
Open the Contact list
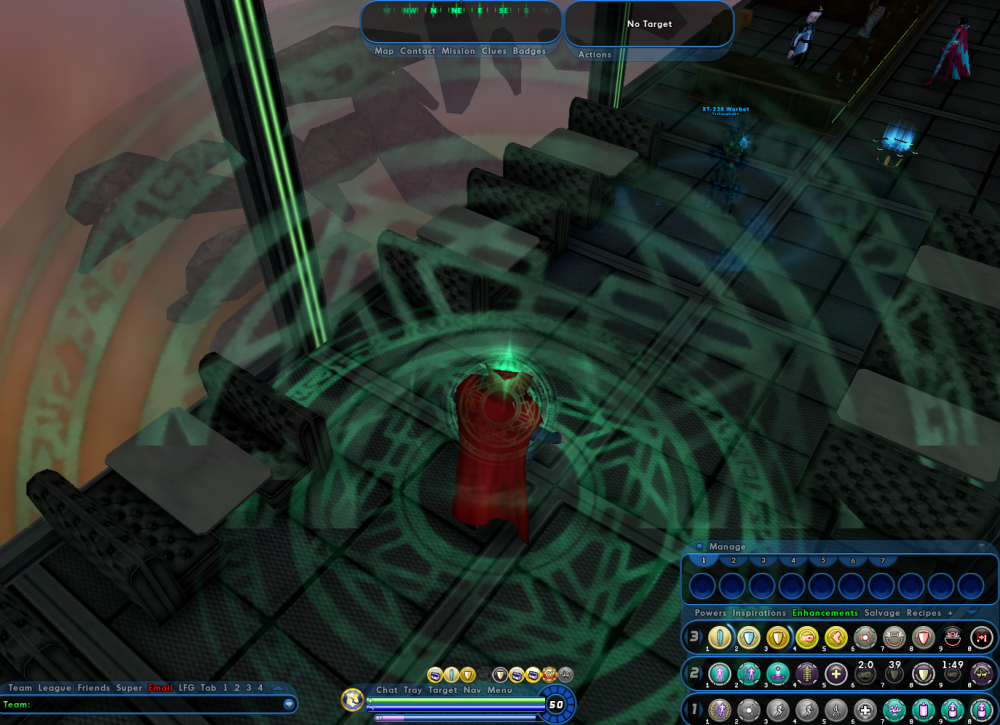point(418,51)
